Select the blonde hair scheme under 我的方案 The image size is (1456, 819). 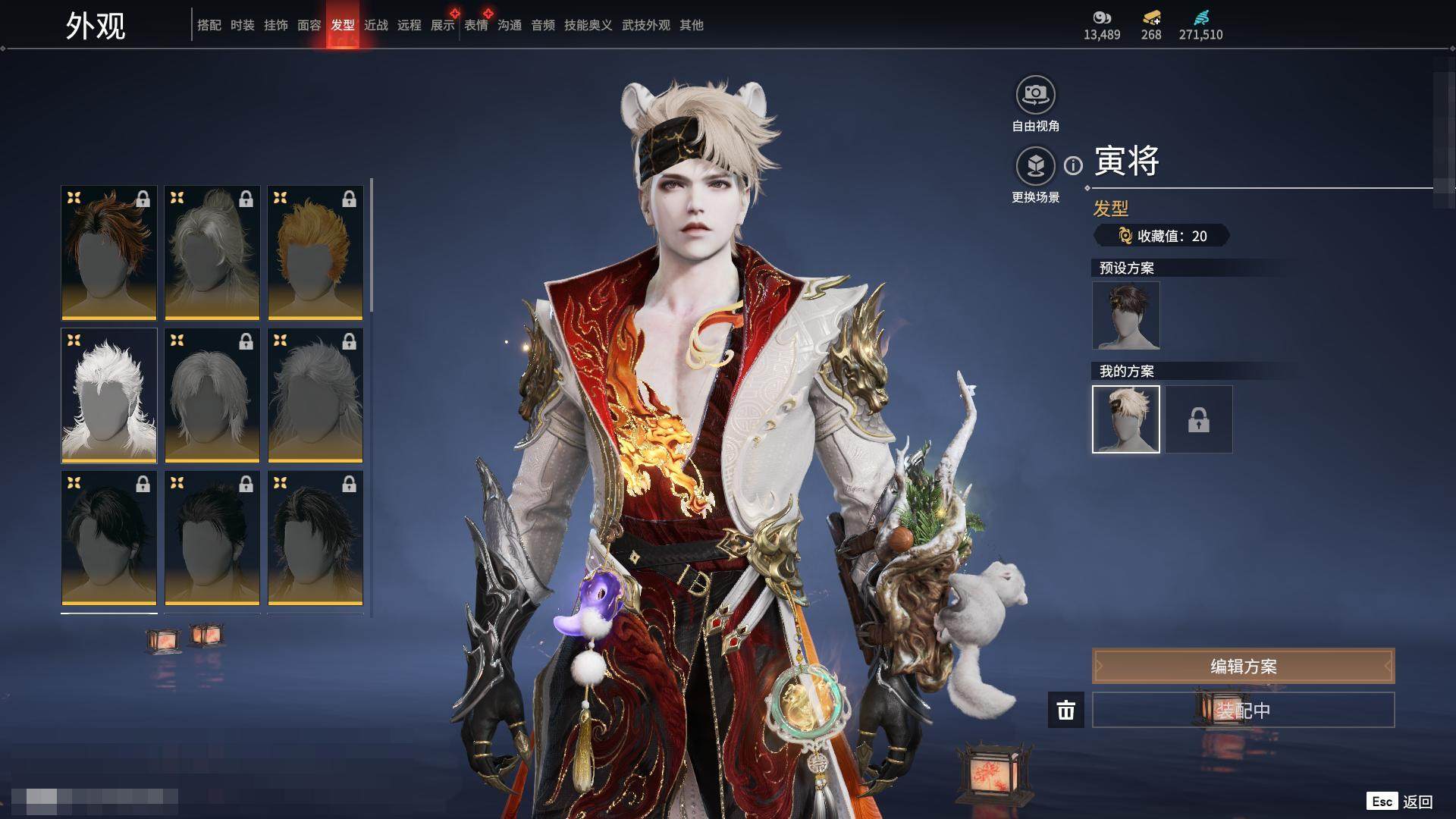(x=1125, y=419)
